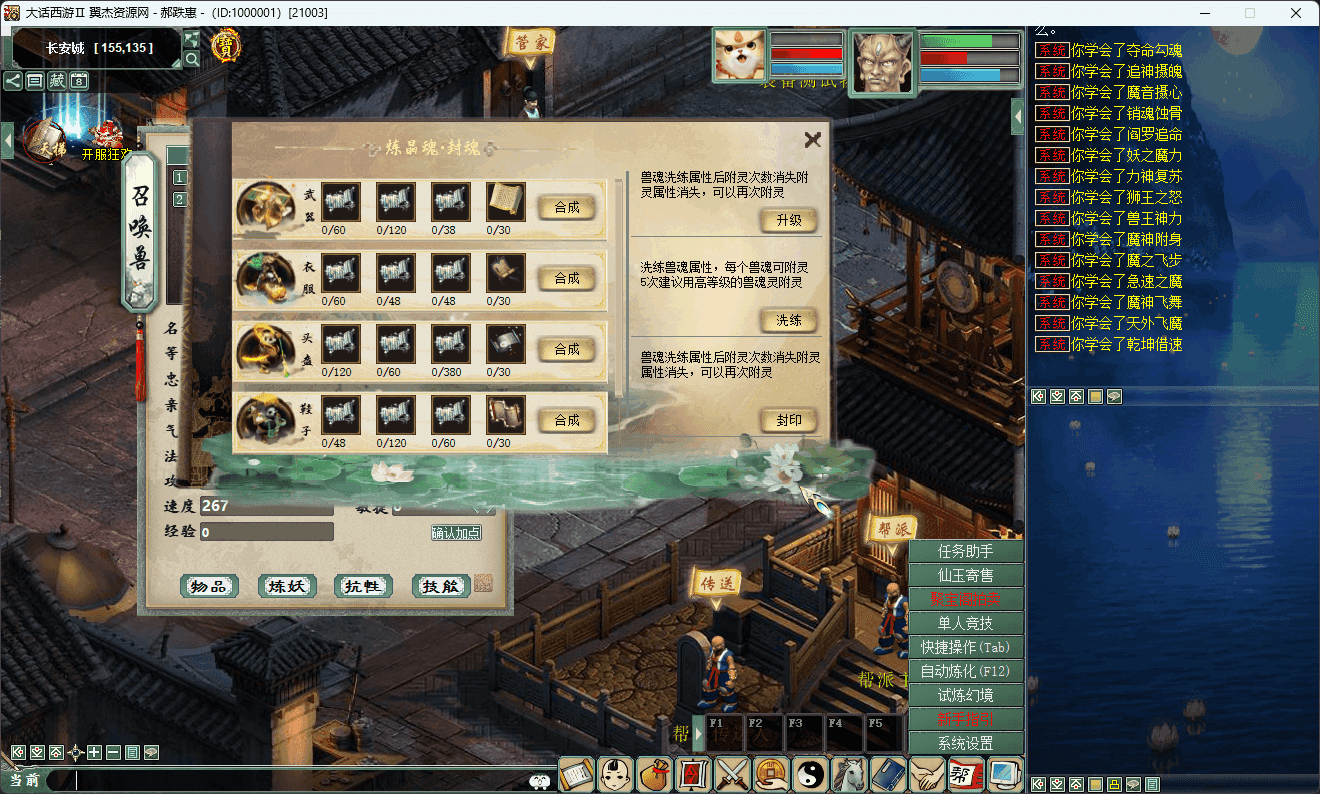Open 仙玉寄售 in the side menu
1320x794 pixels.
click(x=966, y=575)
